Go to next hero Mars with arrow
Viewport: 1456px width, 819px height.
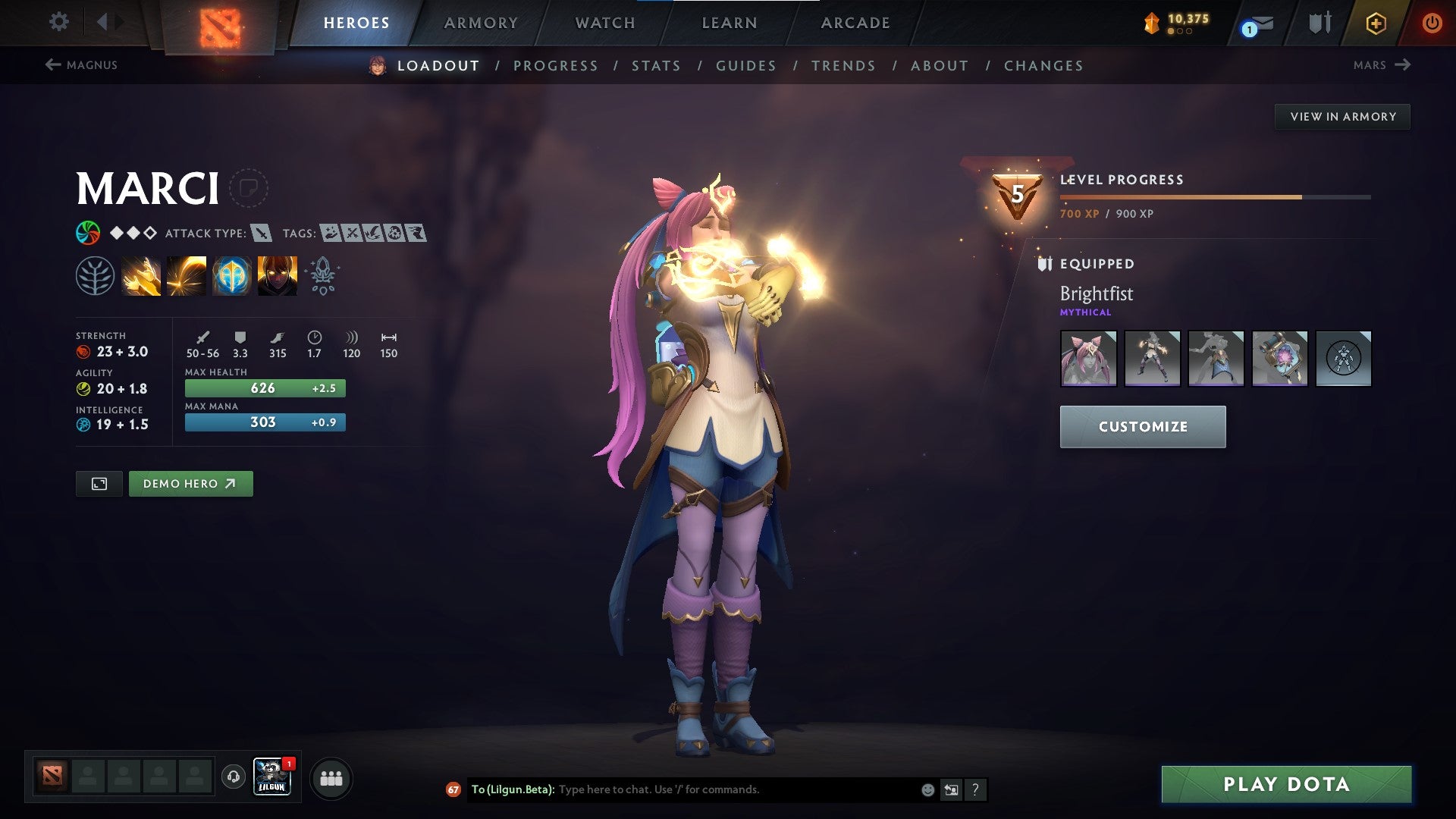coord(1380,65)
